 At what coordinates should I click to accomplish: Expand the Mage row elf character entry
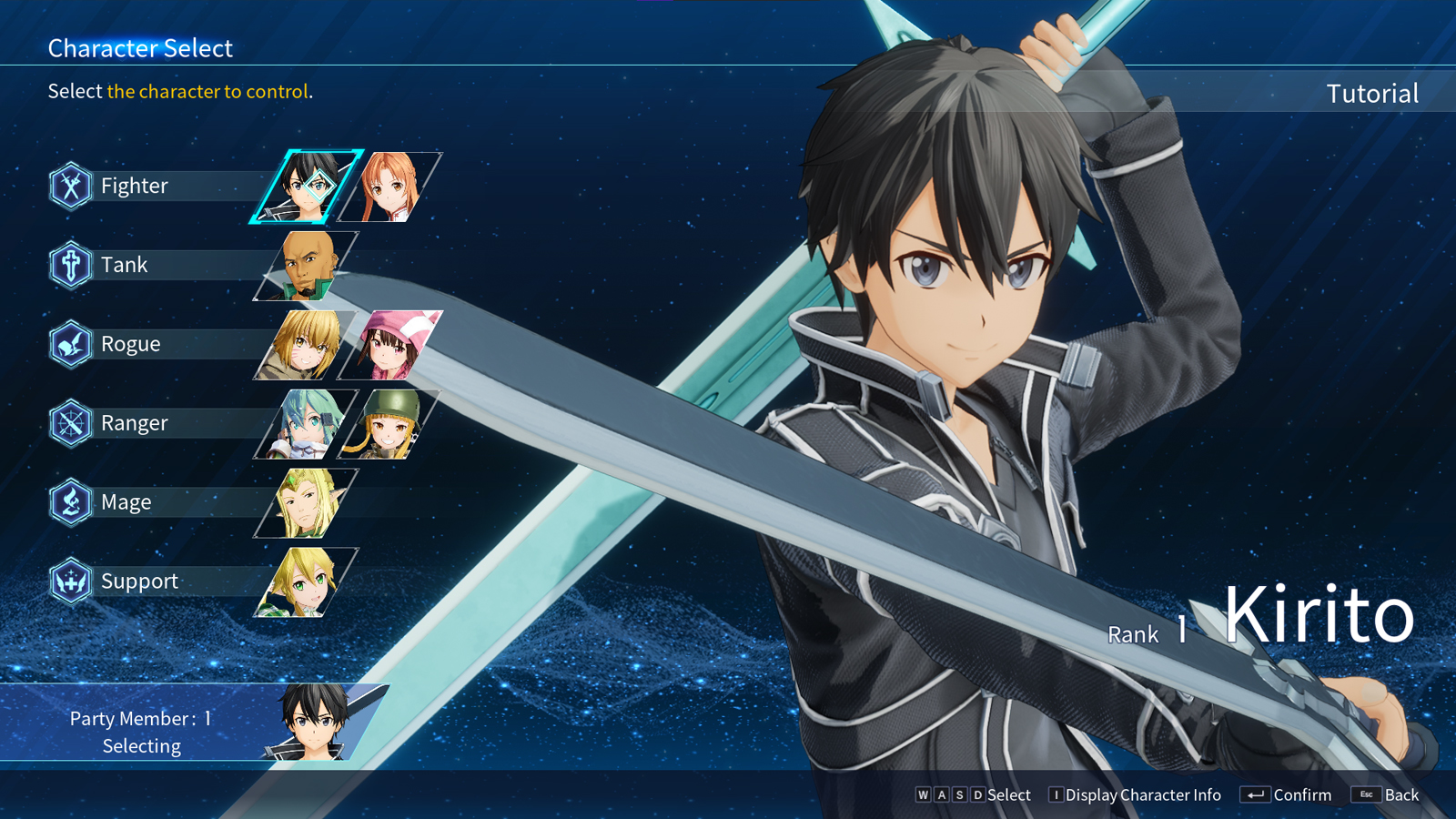tap(307, 501)
